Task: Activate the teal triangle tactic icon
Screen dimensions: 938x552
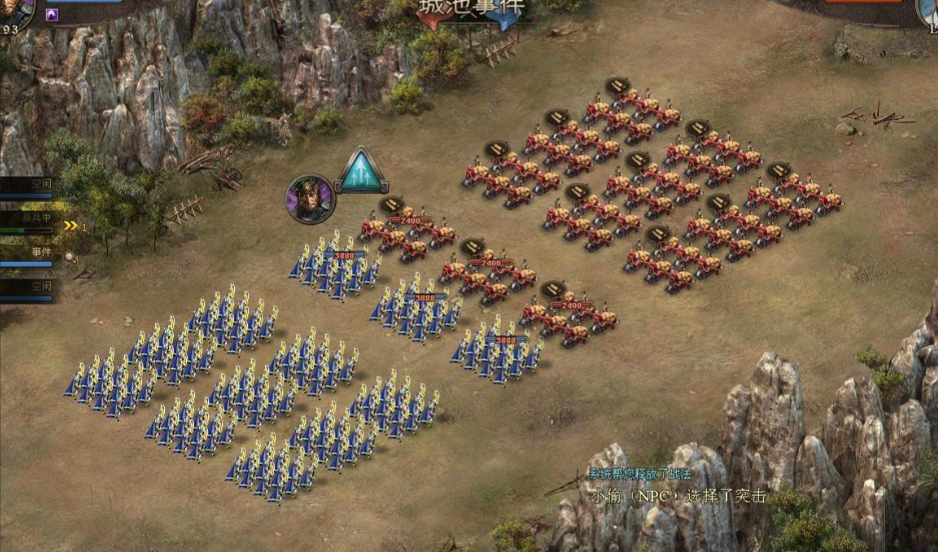Action: click(362, 172)
